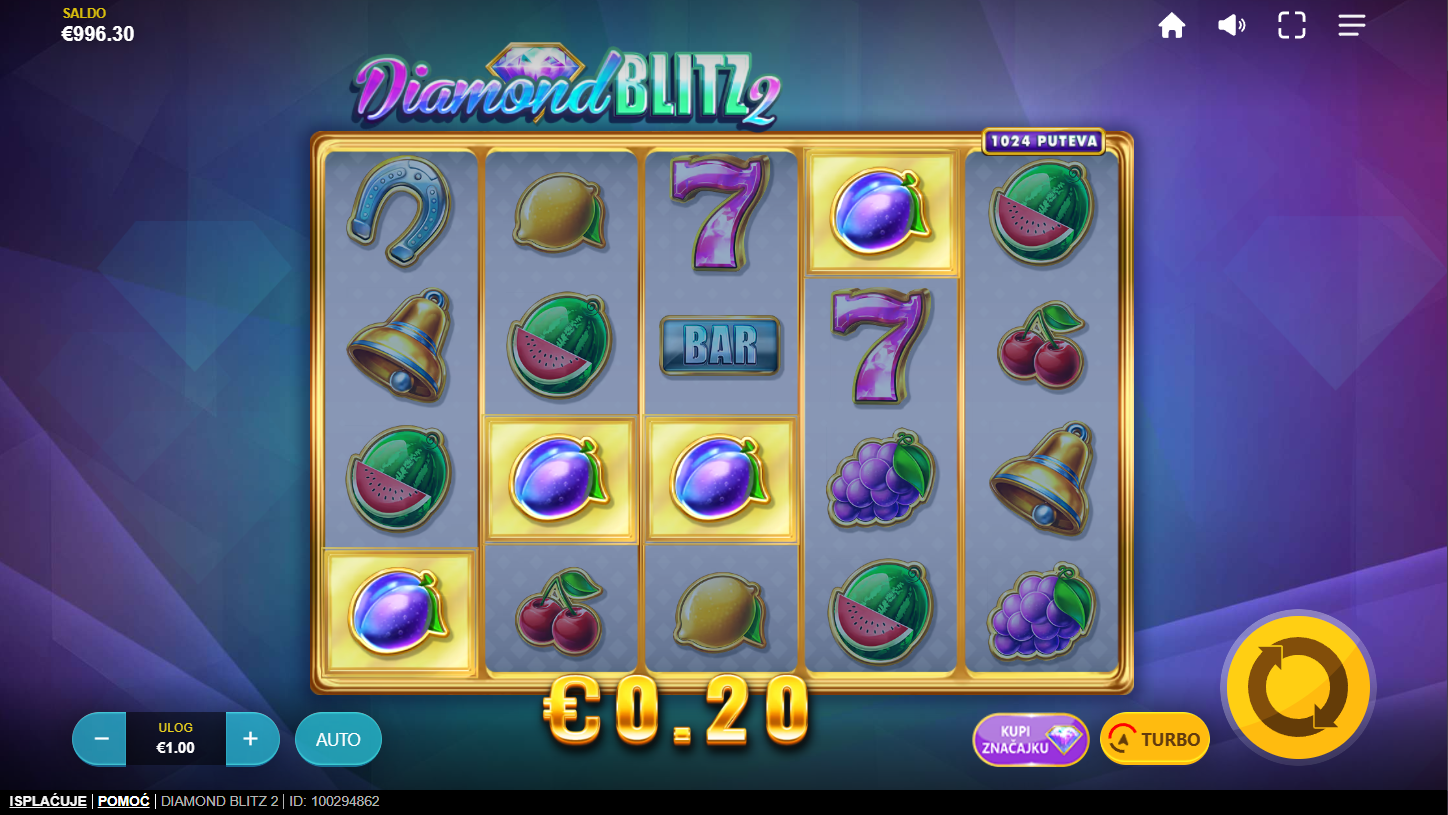
Task: Open the Auto spin options
Action: pos(338,739)
